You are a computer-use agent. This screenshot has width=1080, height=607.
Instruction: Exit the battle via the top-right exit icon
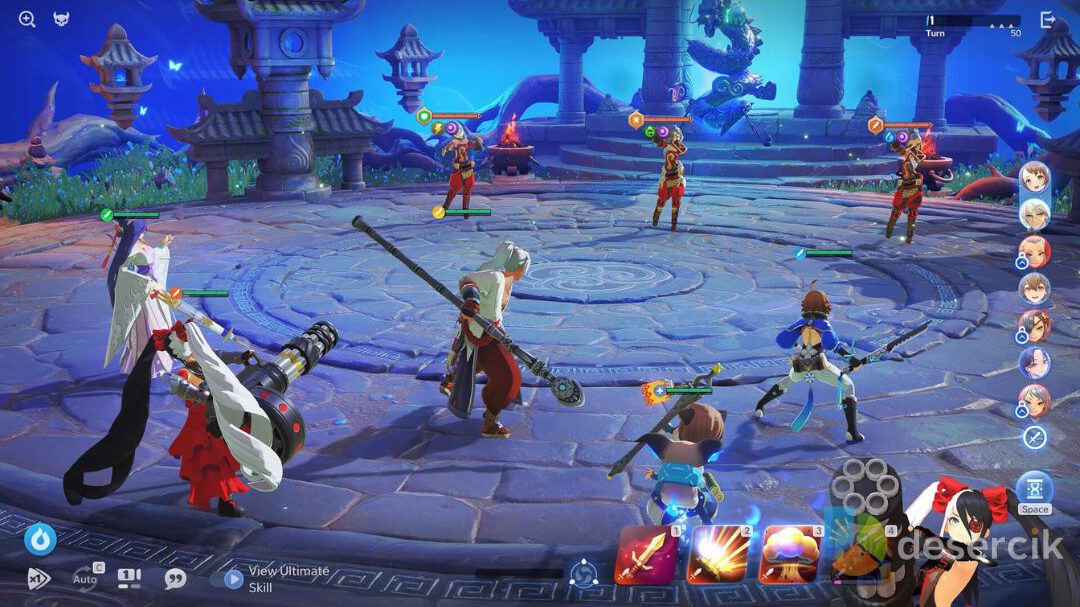coord(1047,20)
